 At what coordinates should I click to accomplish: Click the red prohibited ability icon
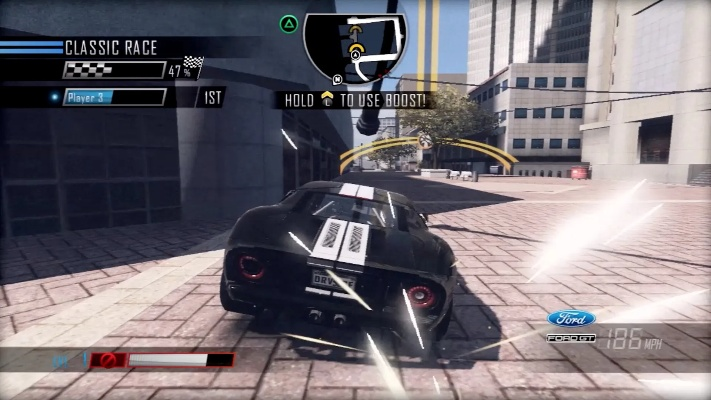point(109,360)
